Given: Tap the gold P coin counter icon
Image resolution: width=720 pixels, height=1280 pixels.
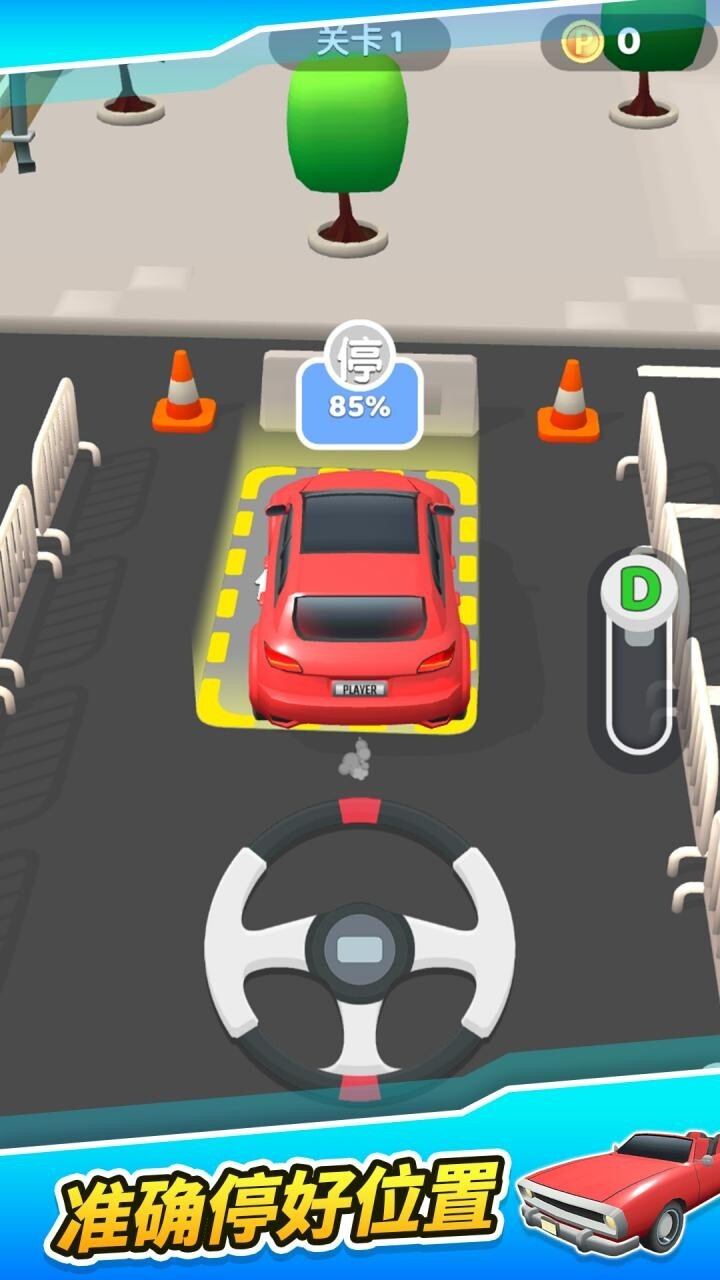Looking at the screenshot, I should pyautogui.click(x=582, y=42).
